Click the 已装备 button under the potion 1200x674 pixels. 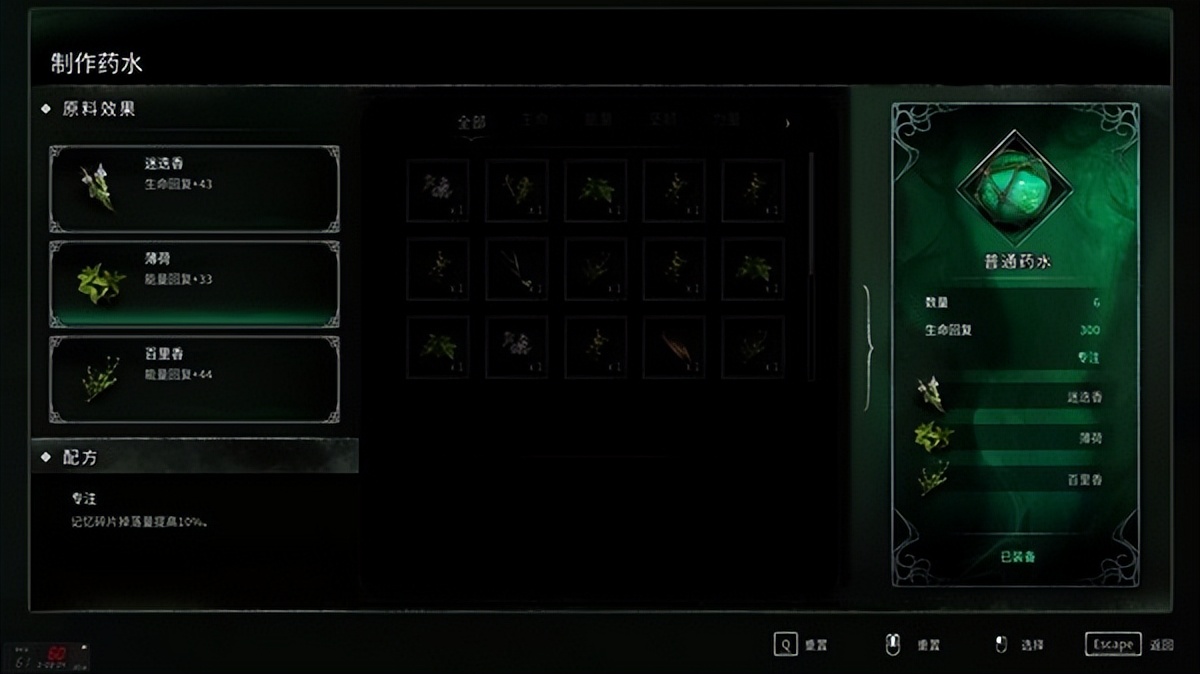pos(1017,555)
